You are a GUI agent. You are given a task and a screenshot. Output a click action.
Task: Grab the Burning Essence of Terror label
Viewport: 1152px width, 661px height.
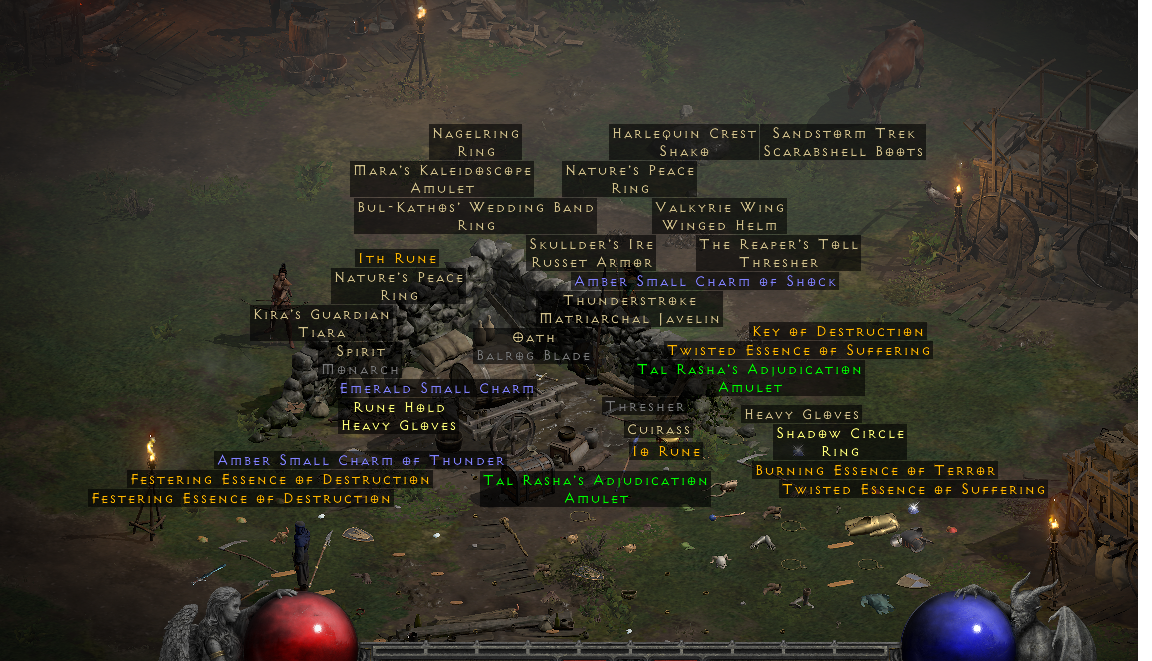875,471
